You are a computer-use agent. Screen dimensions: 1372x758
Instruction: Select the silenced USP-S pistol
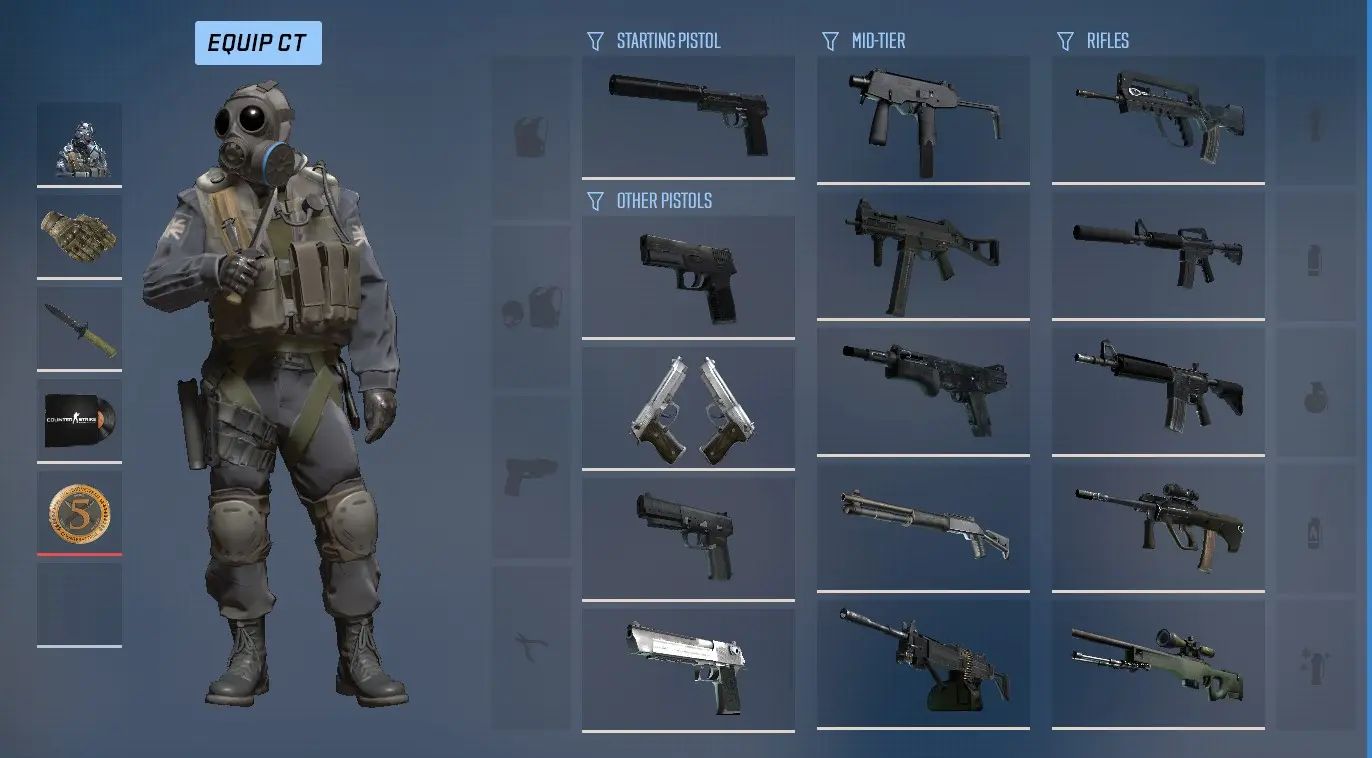coord(688,117)
